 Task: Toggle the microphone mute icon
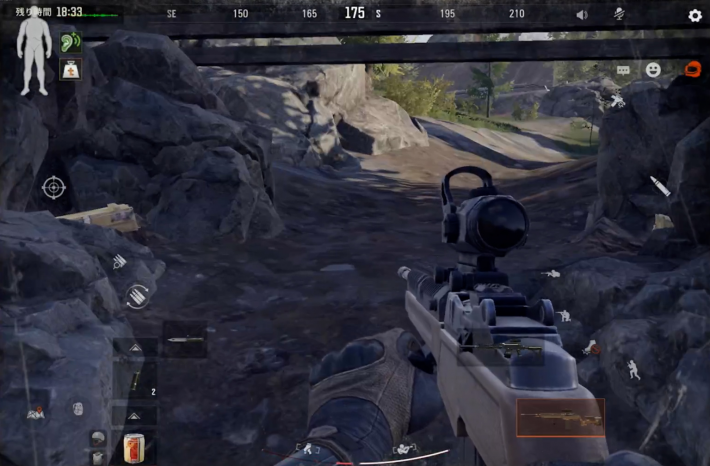pyautogui.click(x=619, y=15)
